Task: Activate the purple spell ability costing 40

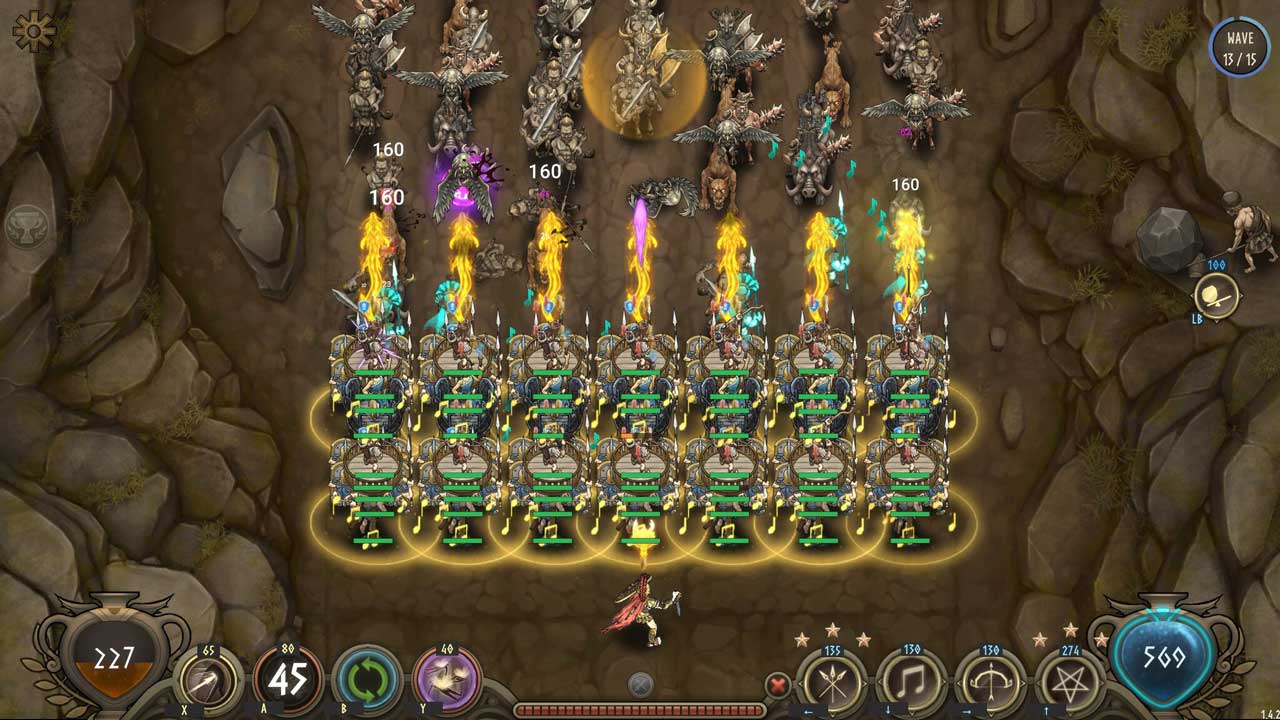Action: tap(447, 681)
